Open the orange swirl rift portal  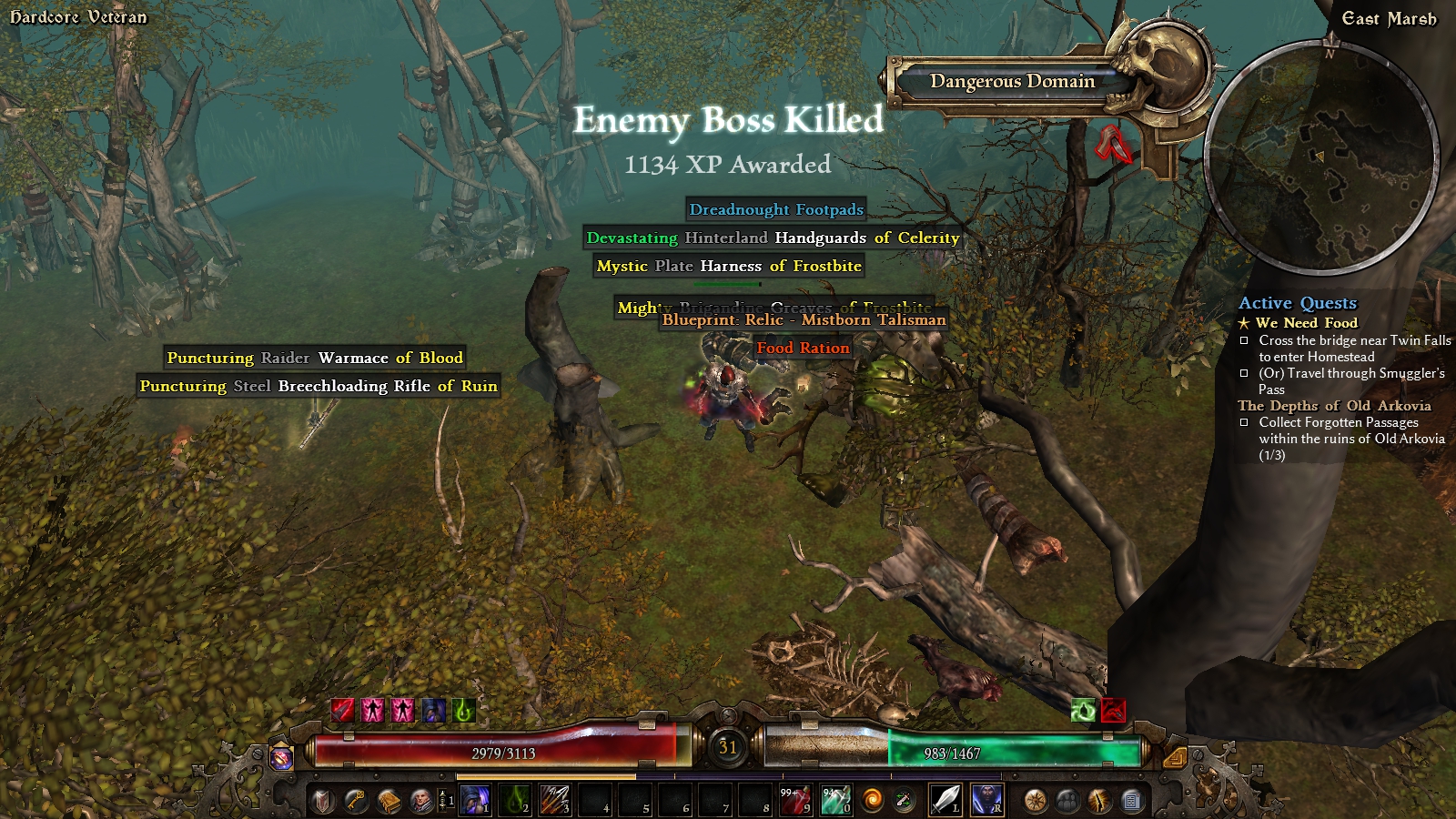pos(873,800)
